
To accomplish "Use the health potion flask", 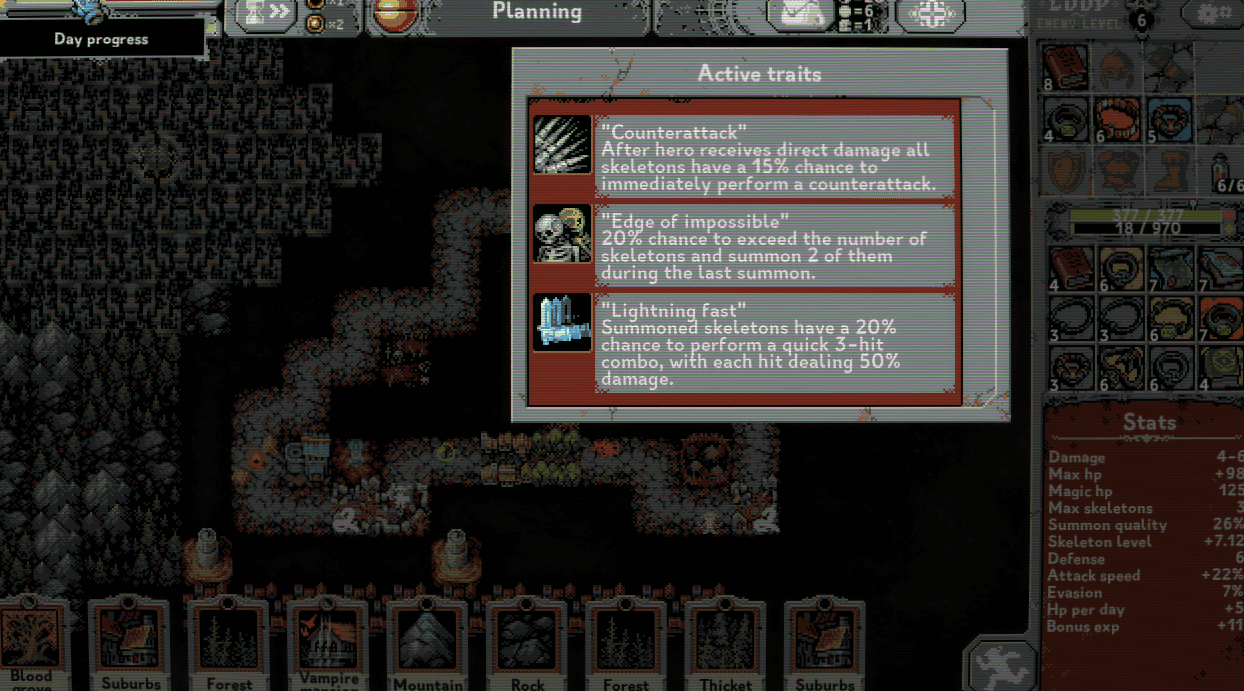I will [x=1222, y=170].
